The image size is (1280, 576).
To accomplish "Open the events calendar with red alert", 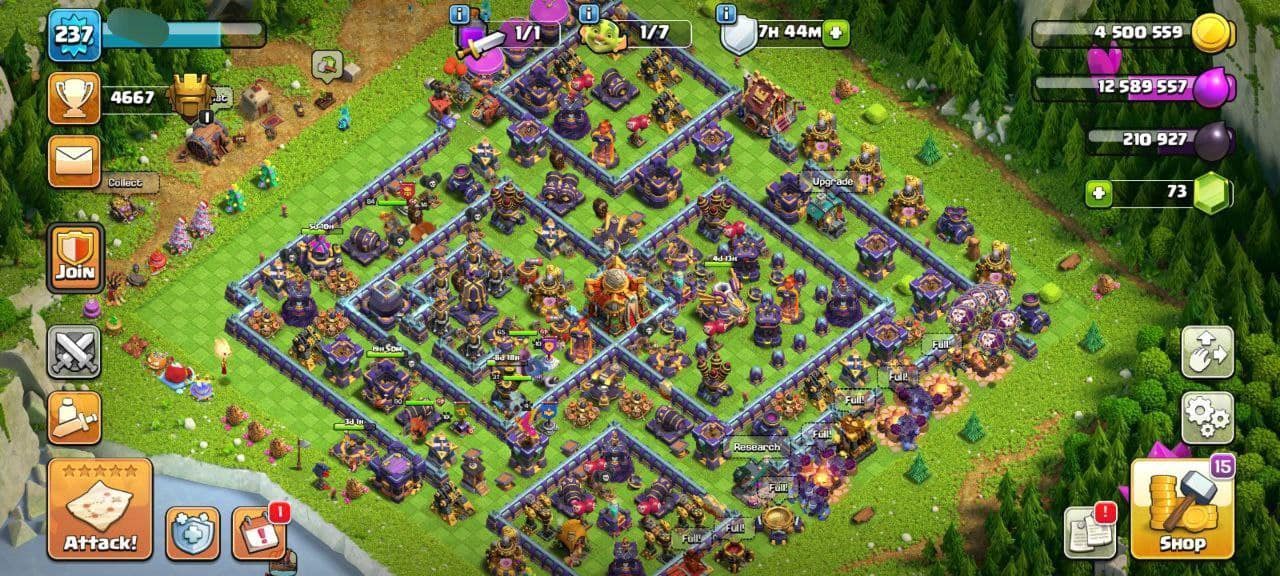I will [x=258, y=533].
